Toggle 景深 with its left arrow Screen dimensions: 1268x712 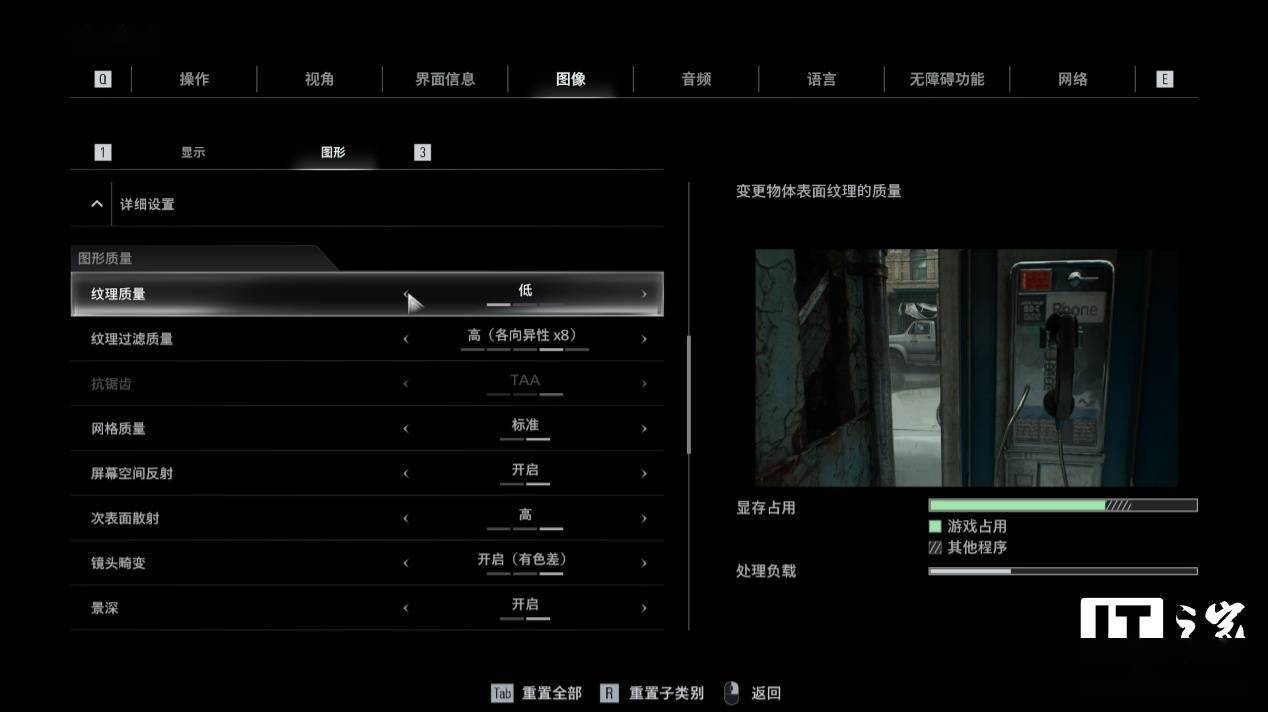406,608
